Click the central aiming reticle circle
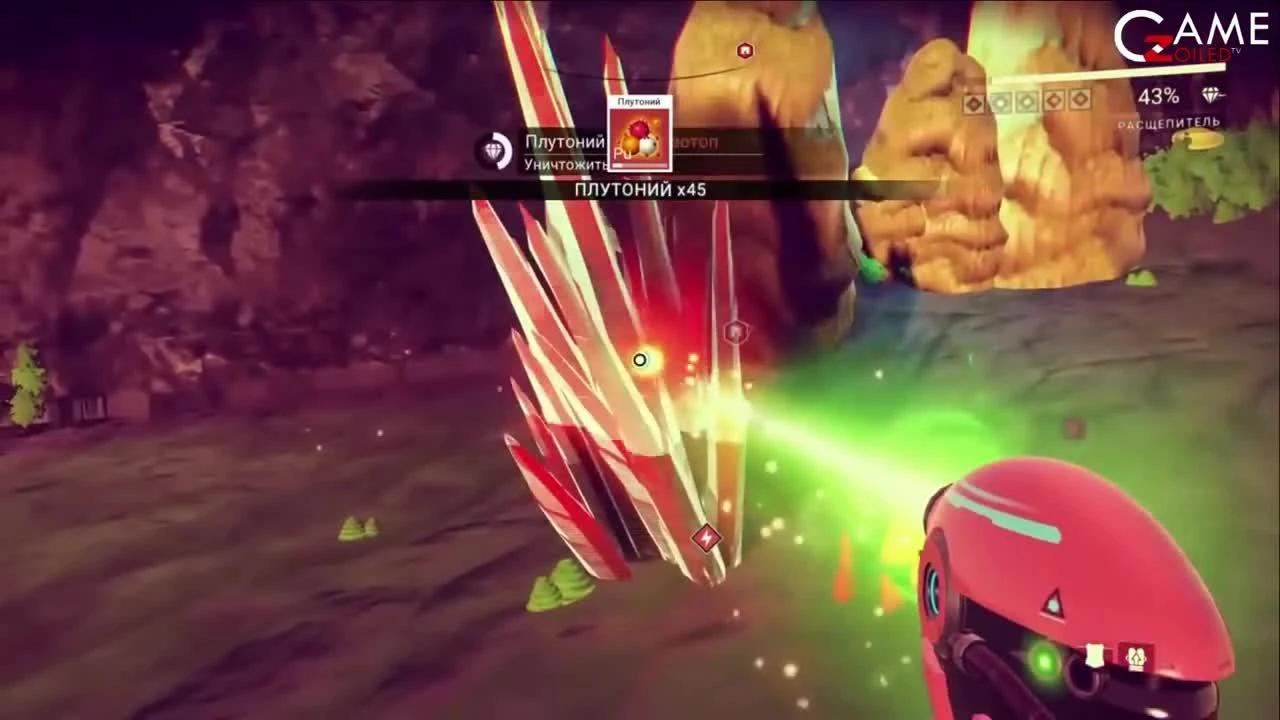The width and height of the screenshot is (1280, 720). (639, 359)
